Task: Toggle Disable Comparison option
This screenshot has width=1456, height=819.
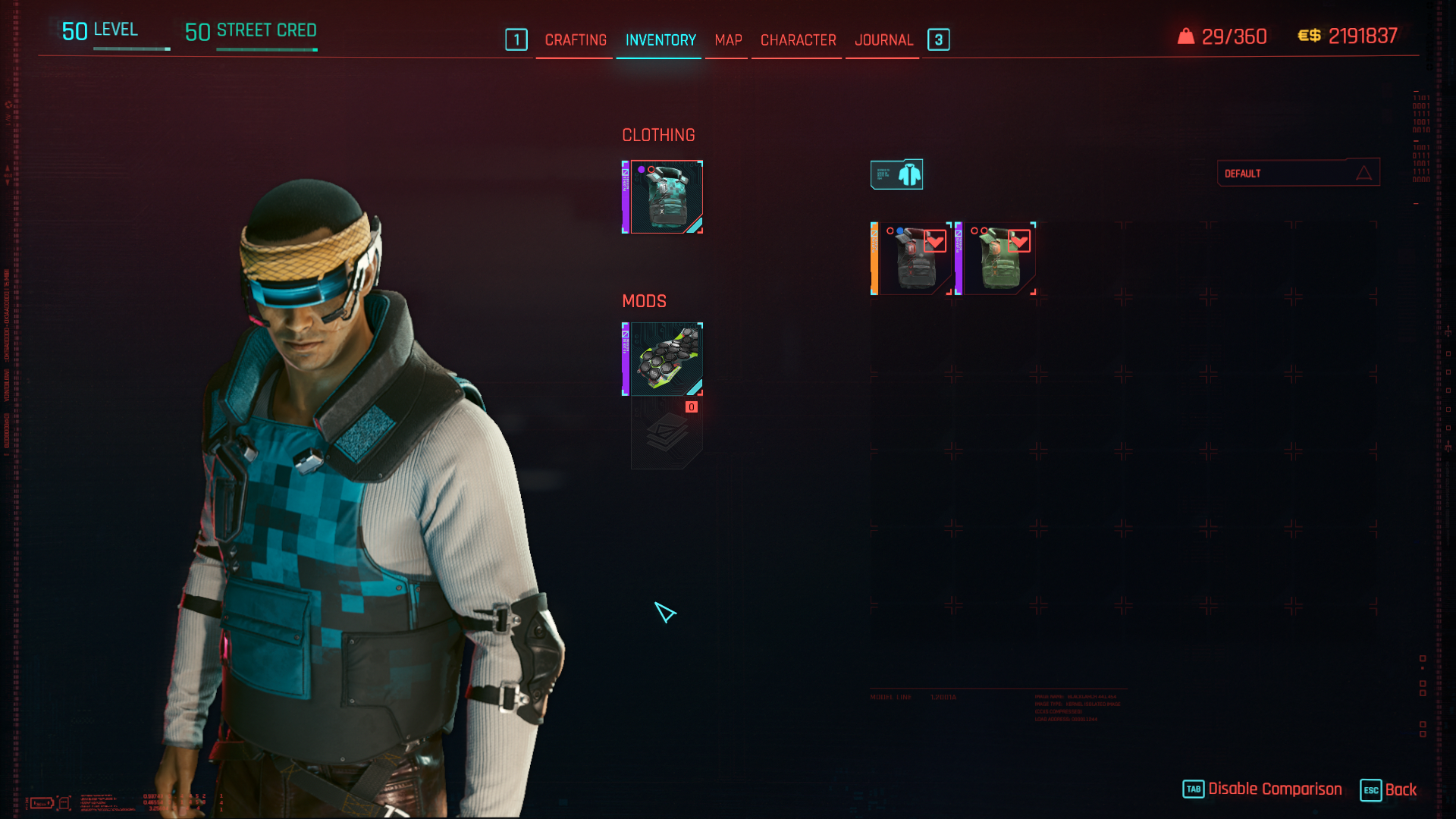Action: 1263,789
